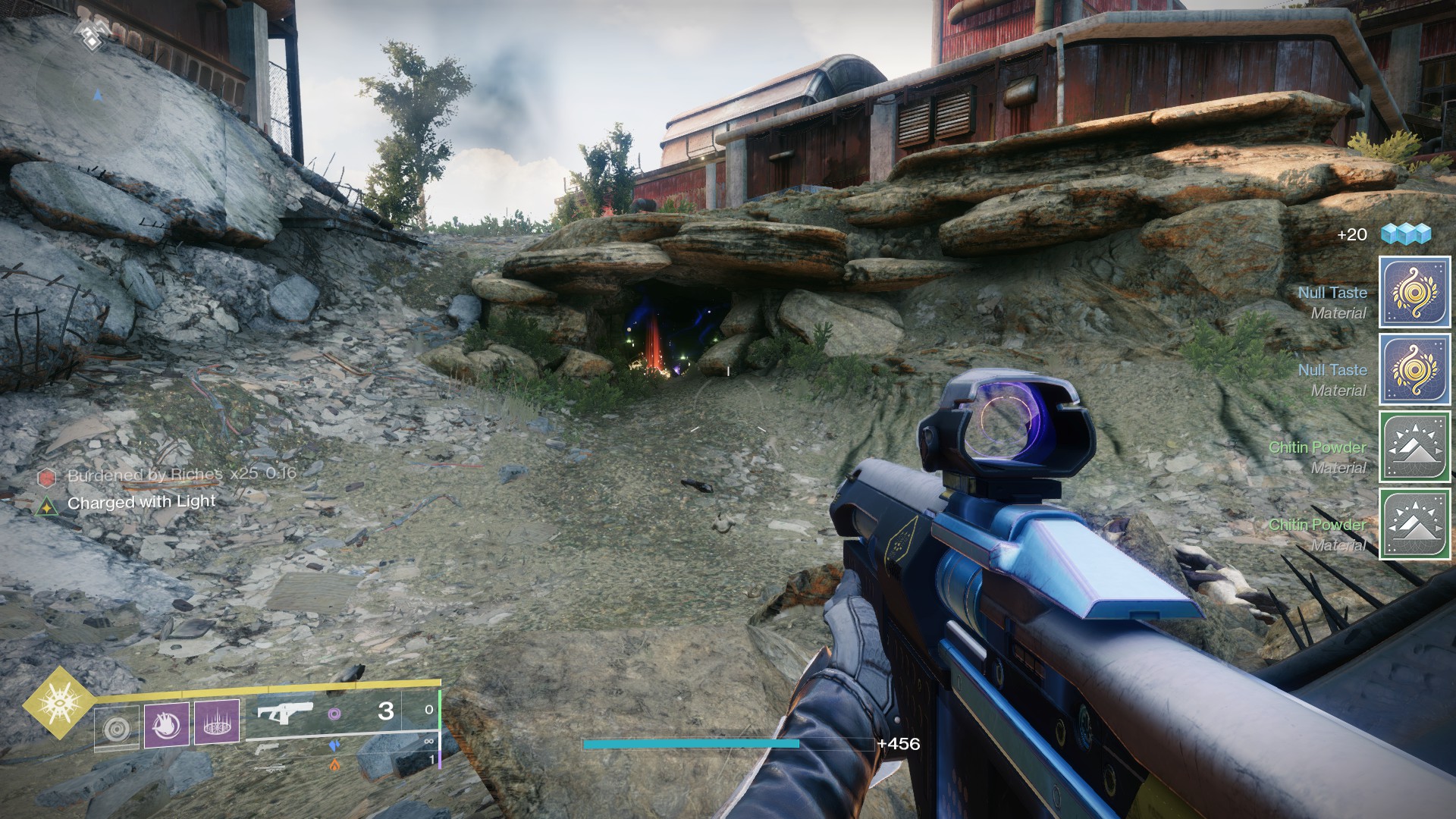The height and width of the screenshot is (819, 1456).
Task: Switch to the stowed heavy weapon icon
Action: tap(270, 767)
